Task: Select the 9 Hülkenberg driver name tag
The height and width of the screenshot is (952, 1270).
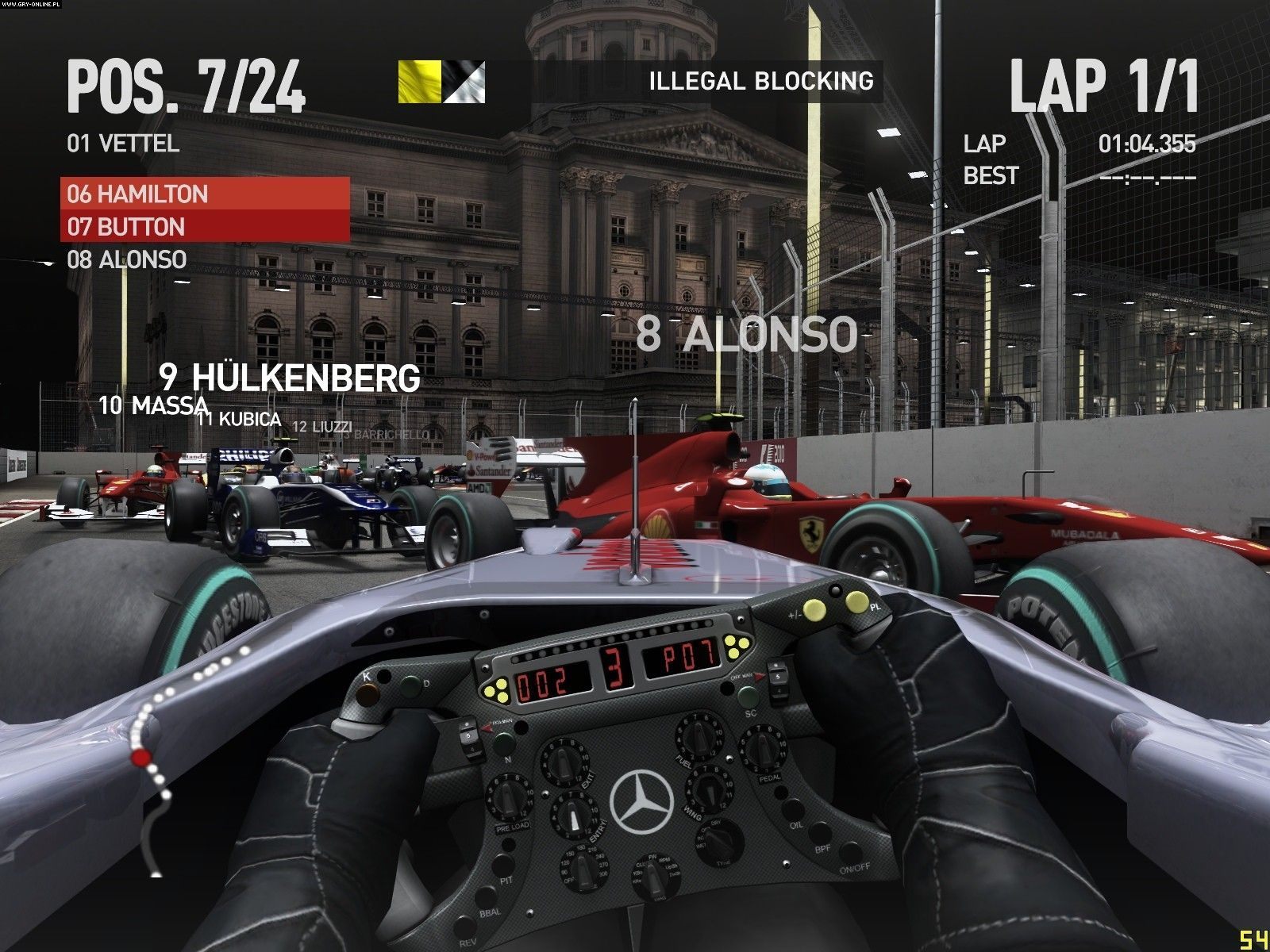Action: (289, 378)
